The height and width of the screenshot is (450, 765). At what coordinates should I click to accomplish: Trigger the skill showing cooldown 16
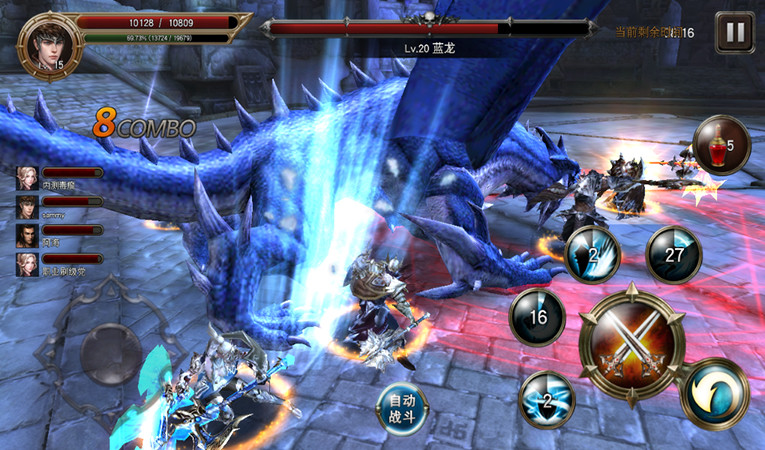point(537,317)
